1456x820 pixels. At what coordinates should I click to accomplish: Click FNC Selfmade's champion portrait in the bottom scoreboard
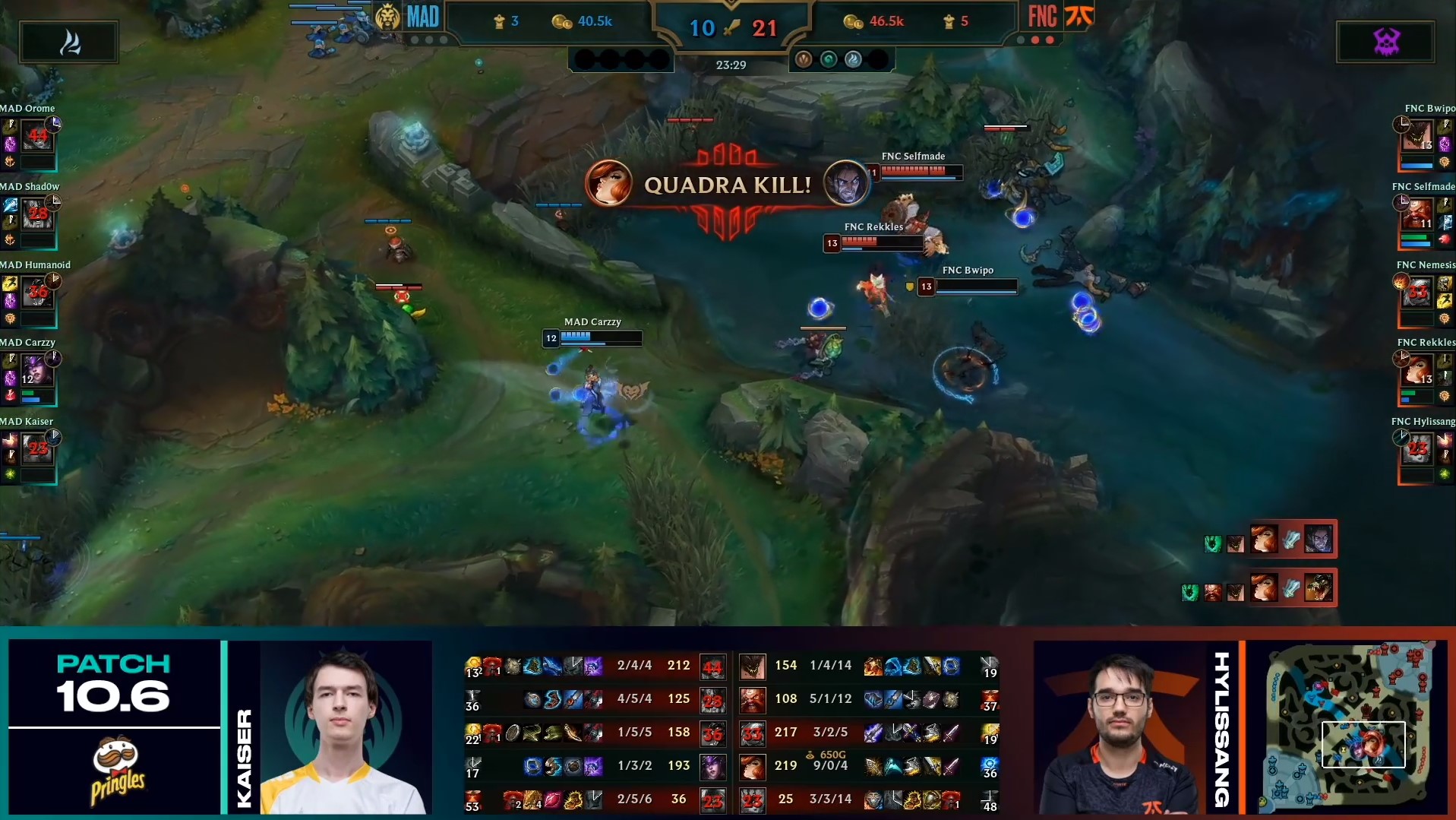pos(753,699)
